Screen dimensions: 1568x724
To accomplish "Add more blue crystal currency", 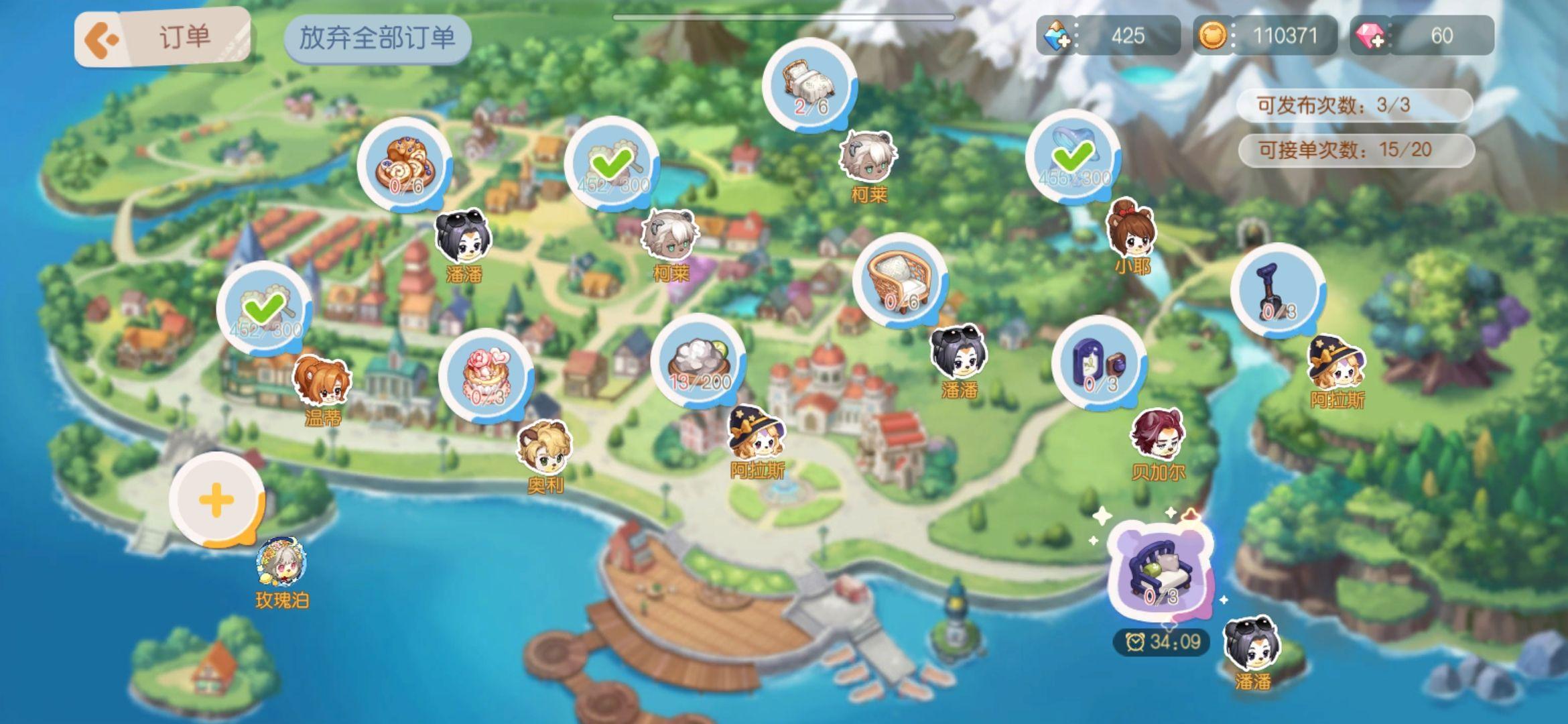I will (x=1058, y=36).
